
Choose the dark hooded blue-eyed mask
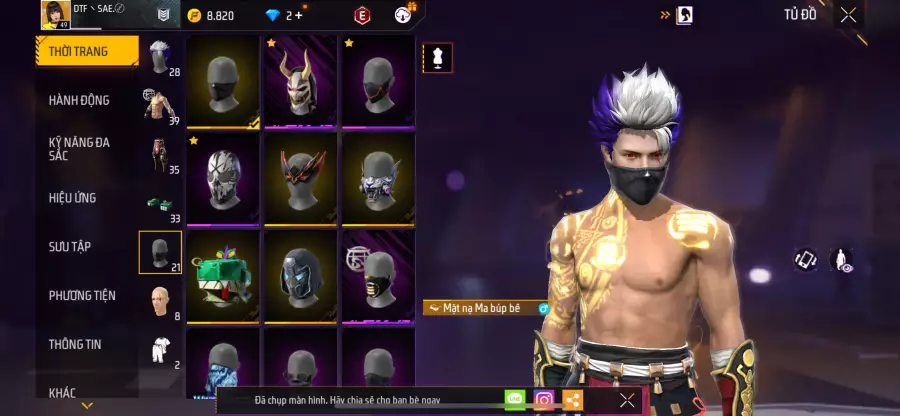pos(300,277)
